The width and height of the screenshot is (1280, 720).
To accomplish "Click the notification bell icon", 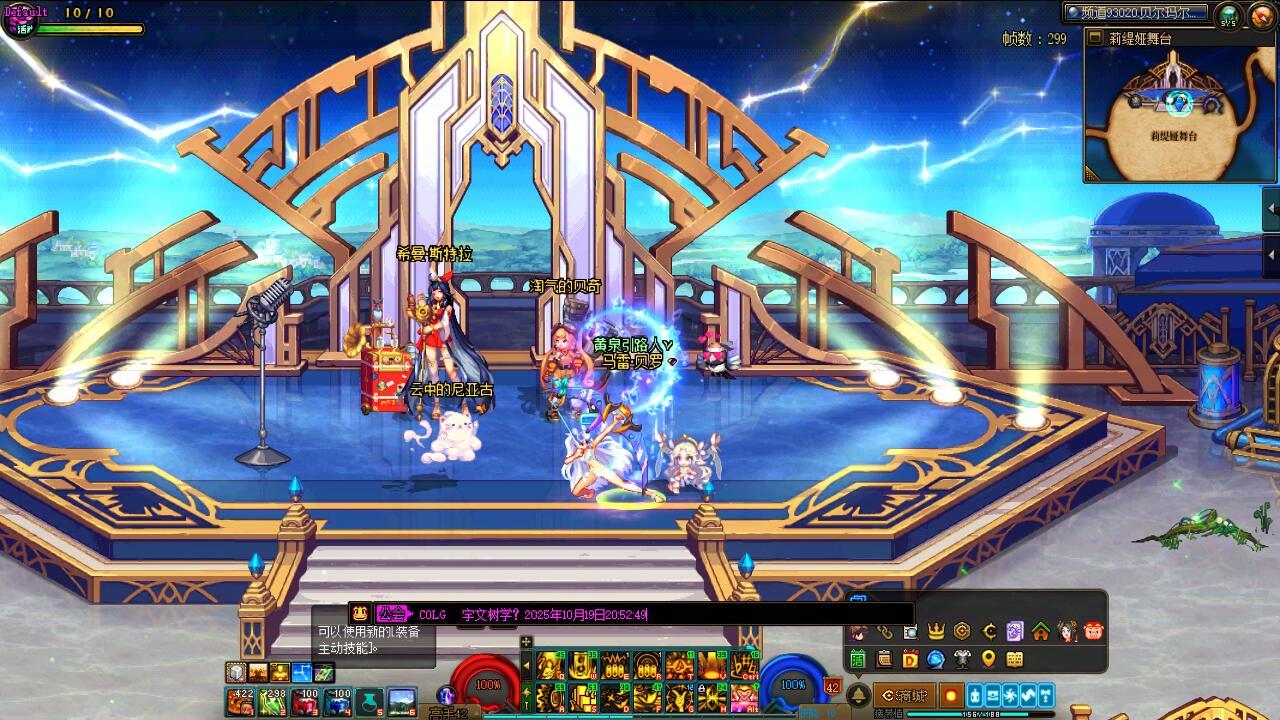I will pyautogui.click(x=858, y=695).
